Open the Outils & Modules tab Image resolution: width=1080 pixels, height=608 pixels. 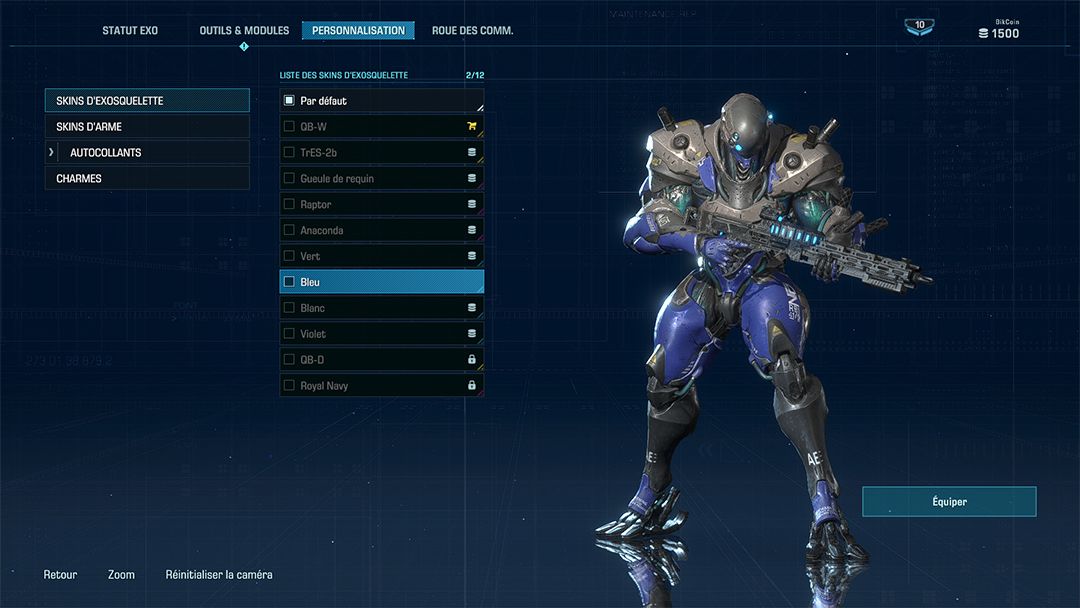tap(244, 31)
